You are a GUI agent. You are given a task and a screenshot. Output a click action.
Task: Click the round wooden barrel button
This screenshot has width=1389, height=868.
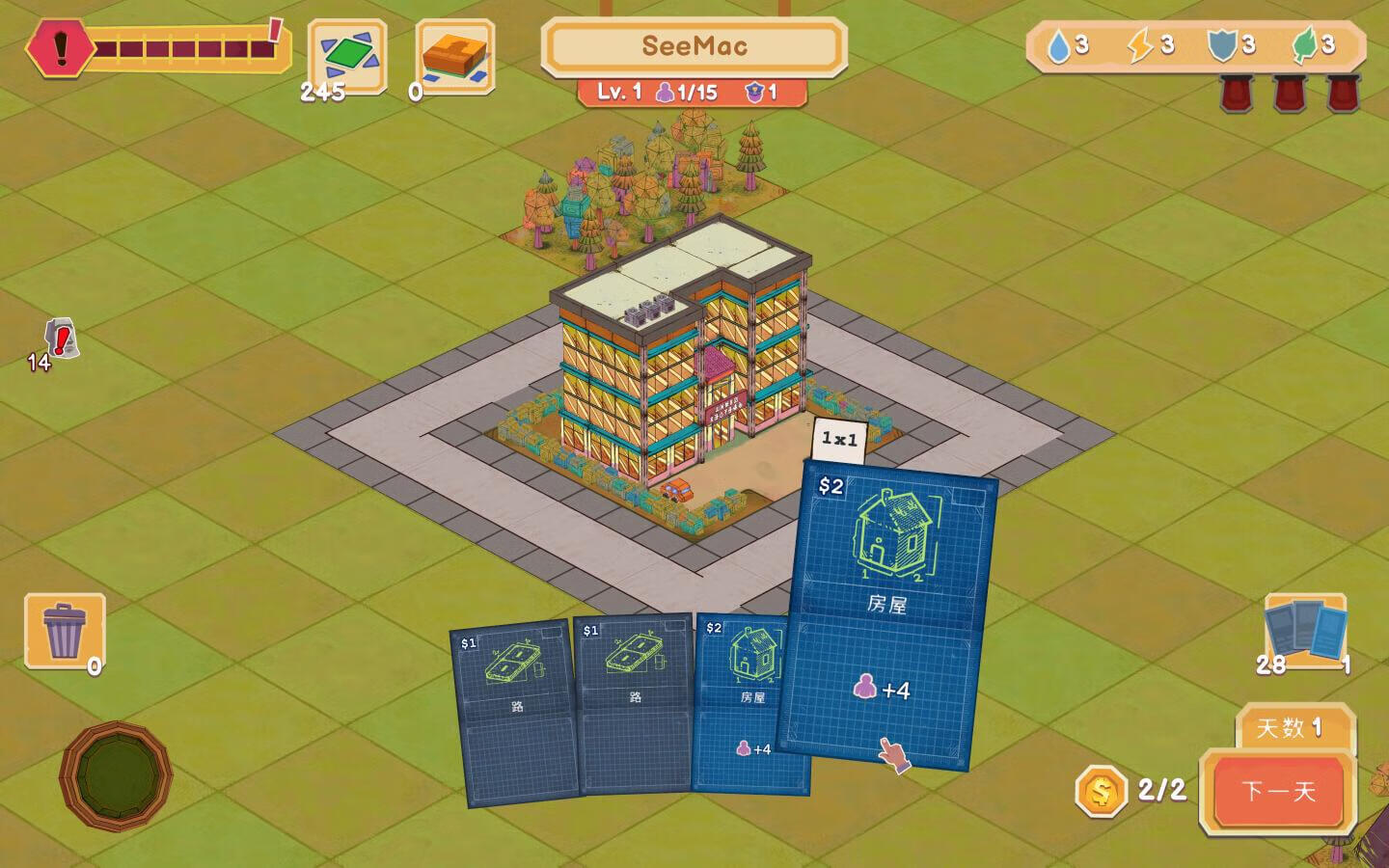tap(116, 774)
